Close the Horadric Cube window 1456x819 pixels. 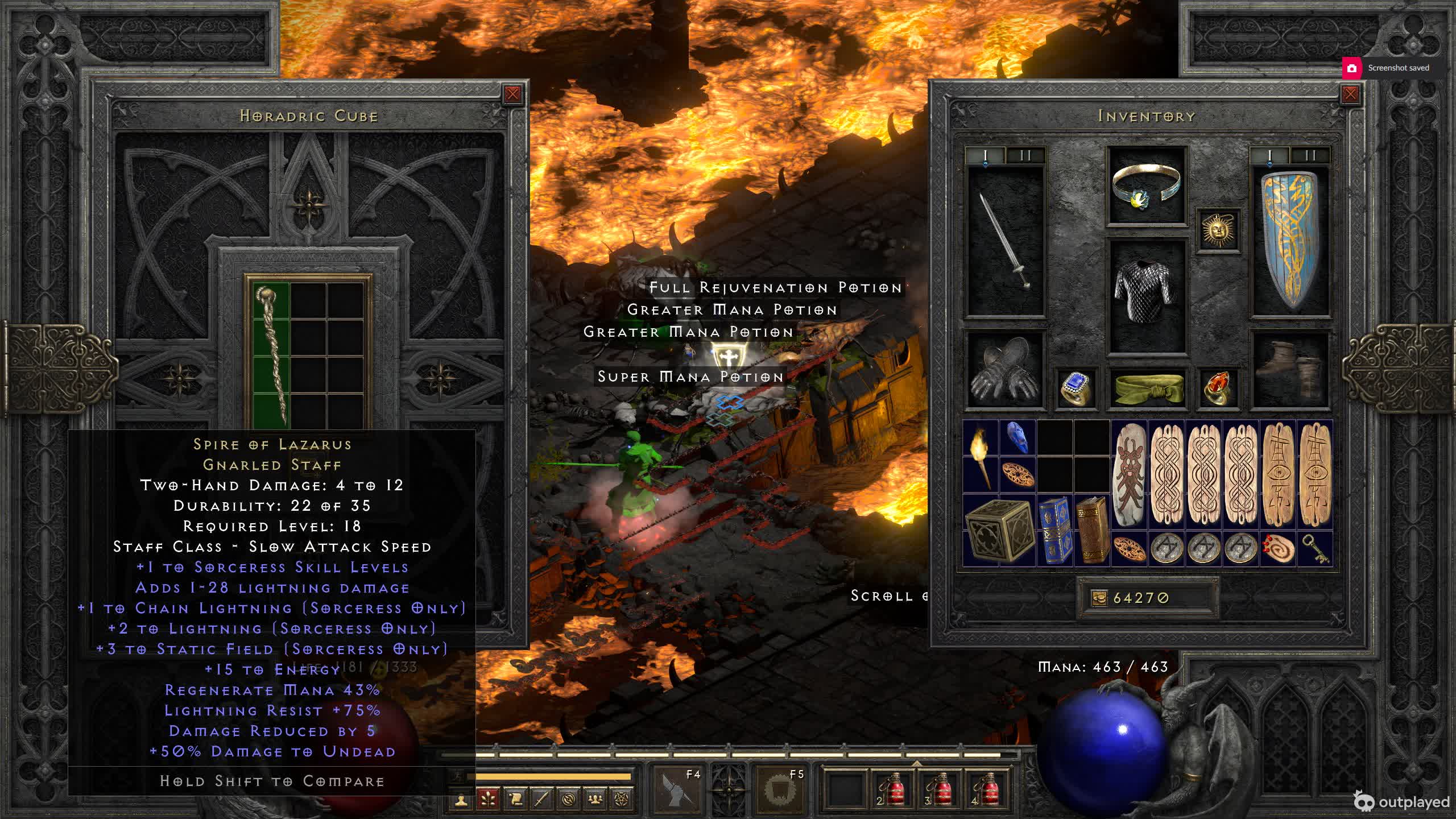pyautogui.click(x=512, y=94)
